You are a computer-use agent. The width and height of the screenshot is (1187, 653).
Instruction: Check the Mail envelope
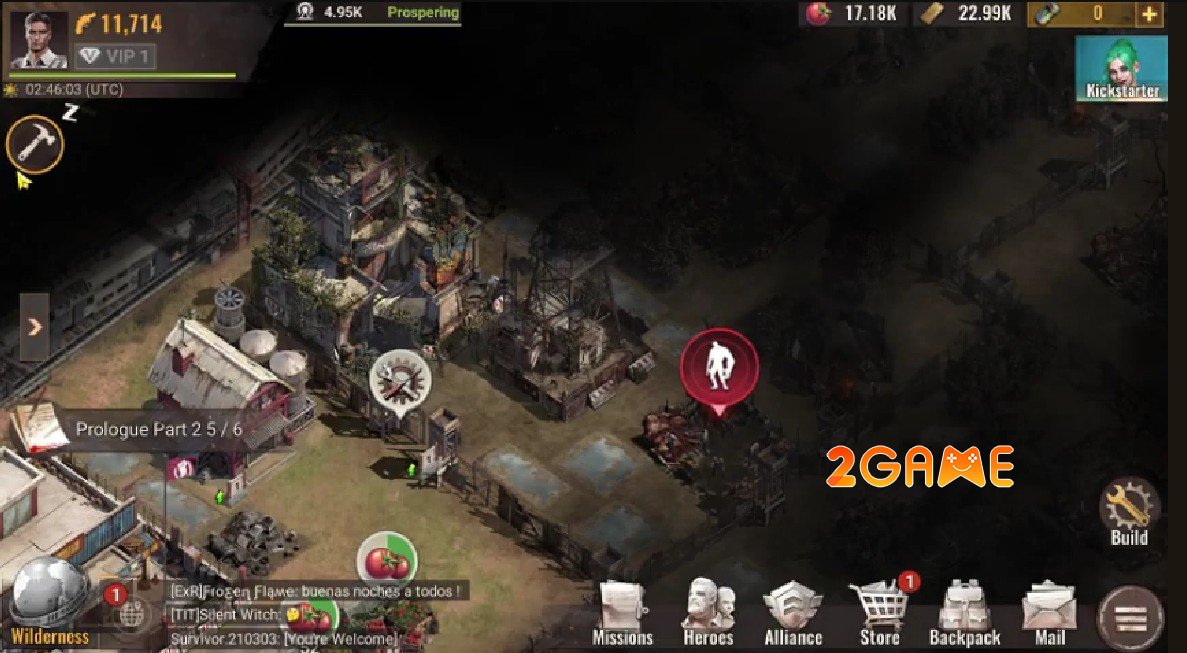pyautogui.click(x=1049, y=612)
